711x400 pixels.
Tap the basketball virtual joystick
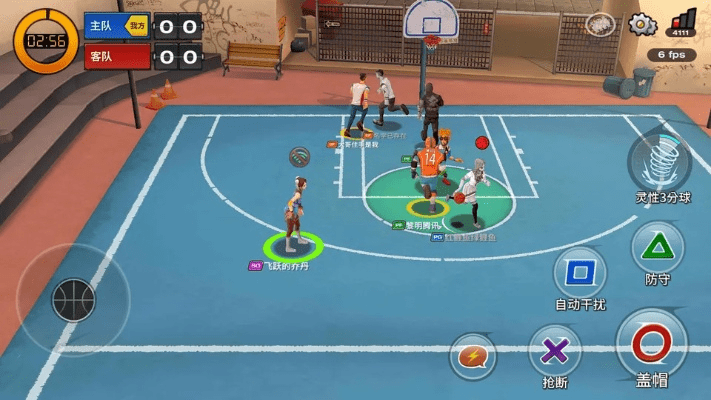coord(73,299)
